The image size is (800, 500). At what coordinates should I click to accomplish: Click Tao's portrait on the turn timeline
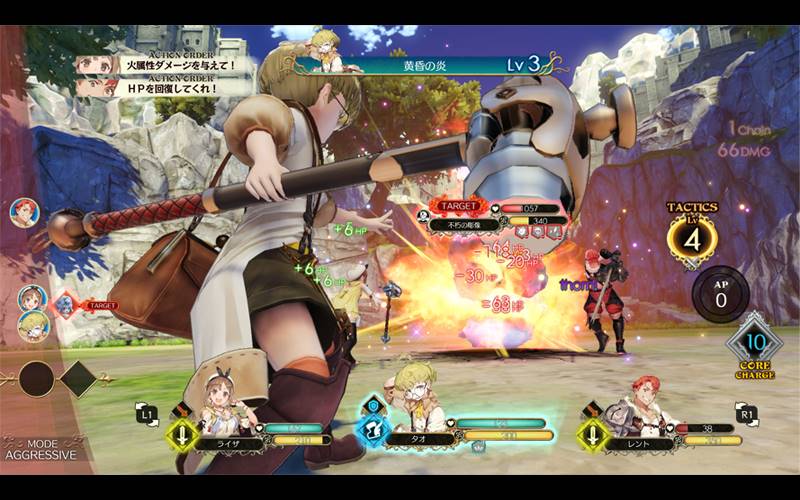(32, 324)
